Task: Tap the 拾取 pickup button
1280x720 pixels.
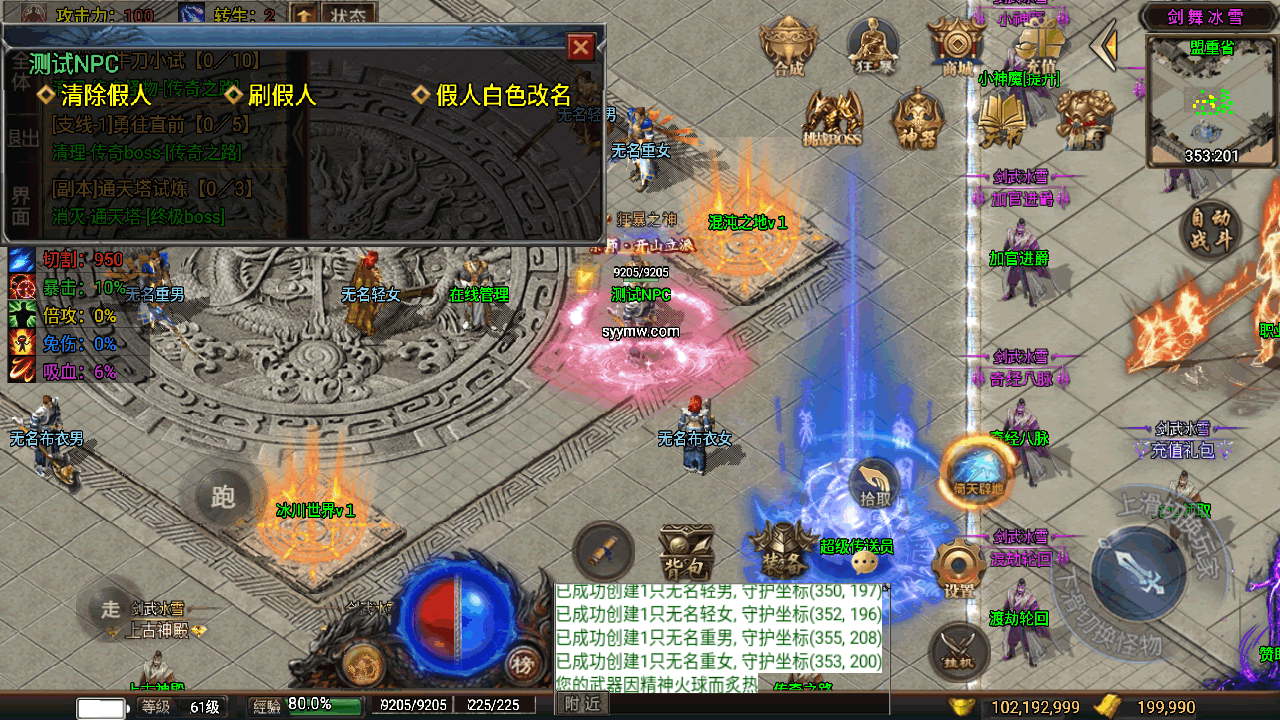Action: click(x=874, y=484)
